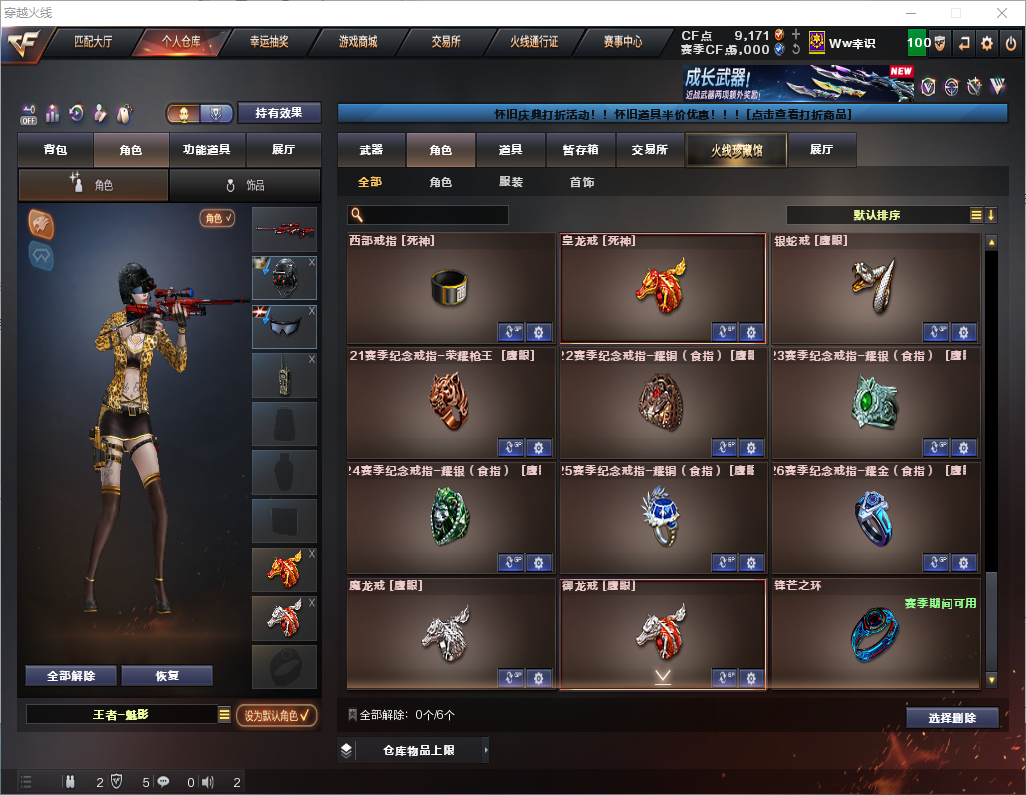Open 火线通行证 battle pass
The width and height of the screenshot is (1026, 795).
(x=534, y=42)
